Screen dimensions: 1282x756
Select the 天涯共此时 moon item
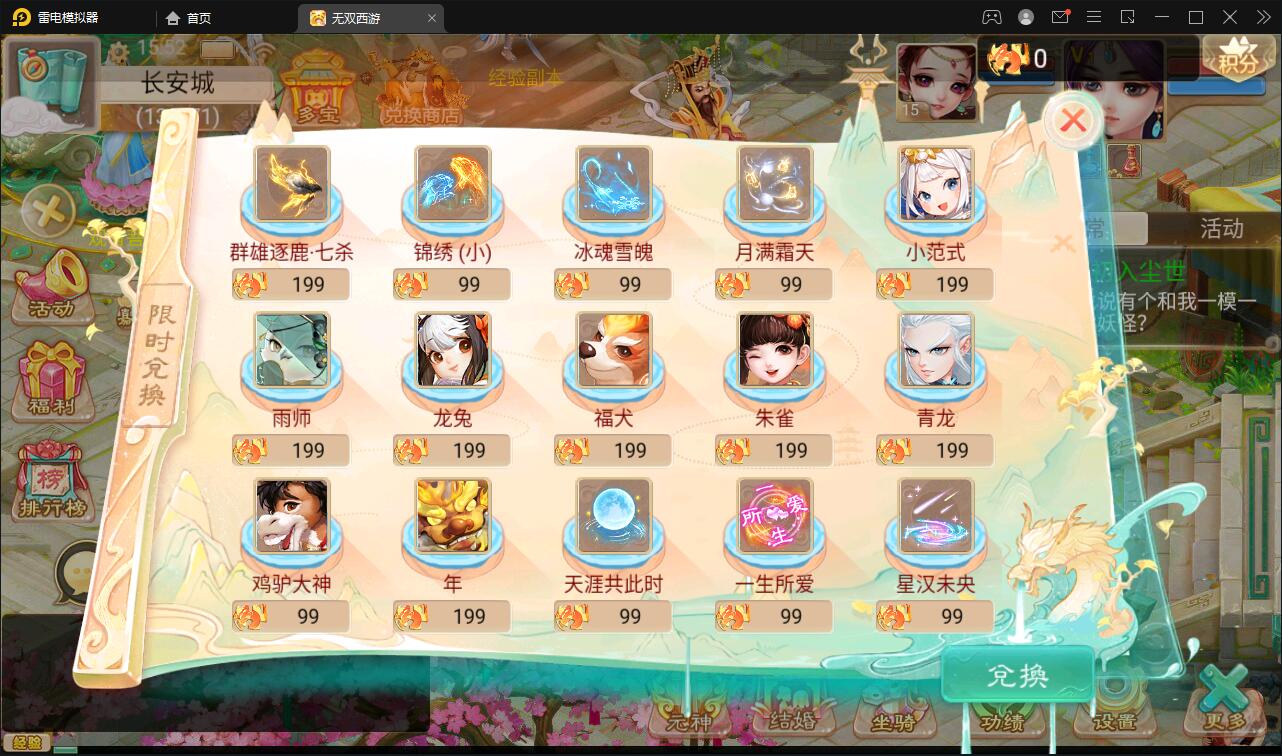click(612, 517)
